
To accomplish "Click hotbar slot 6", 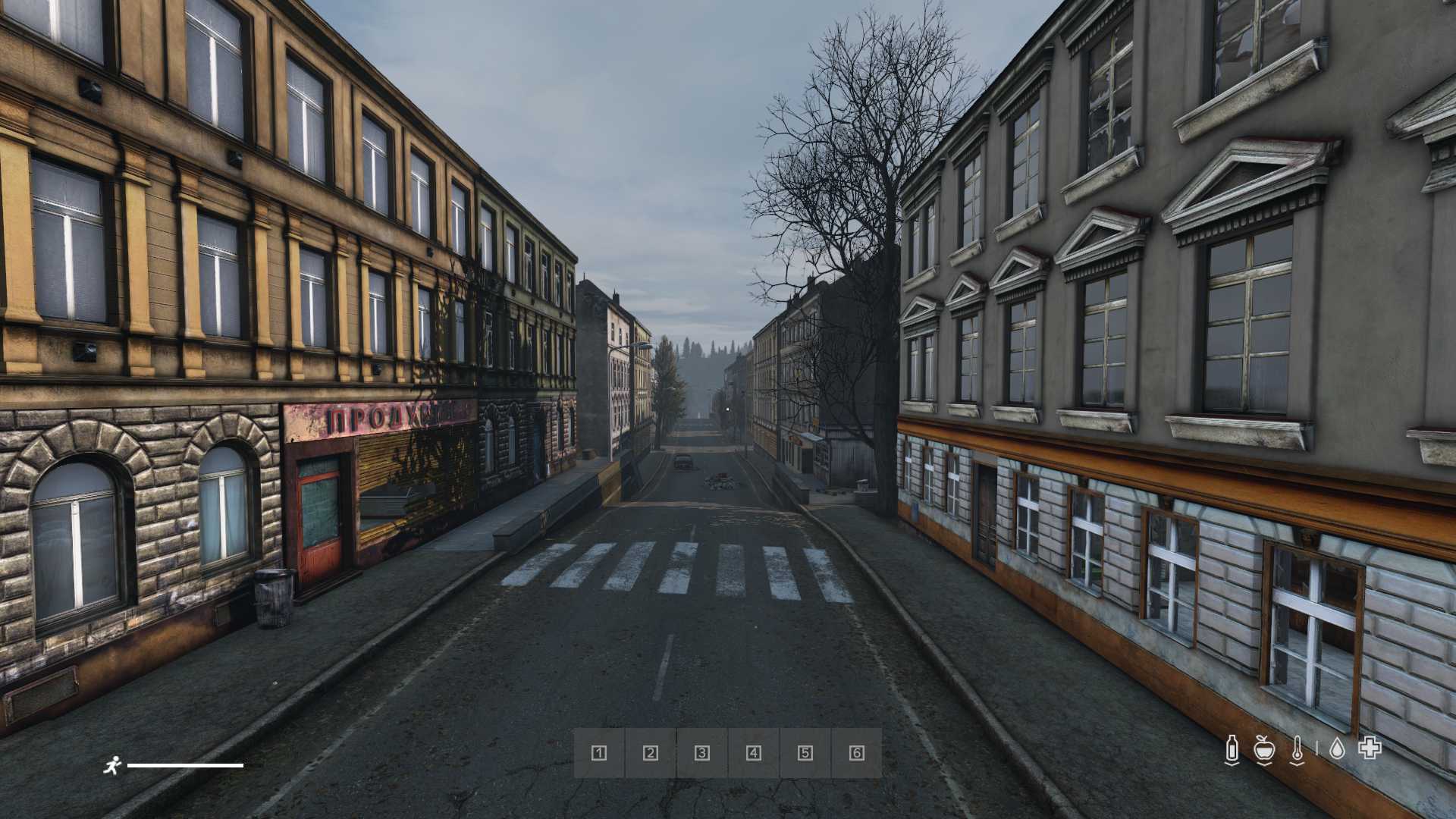I will point(857,753).
